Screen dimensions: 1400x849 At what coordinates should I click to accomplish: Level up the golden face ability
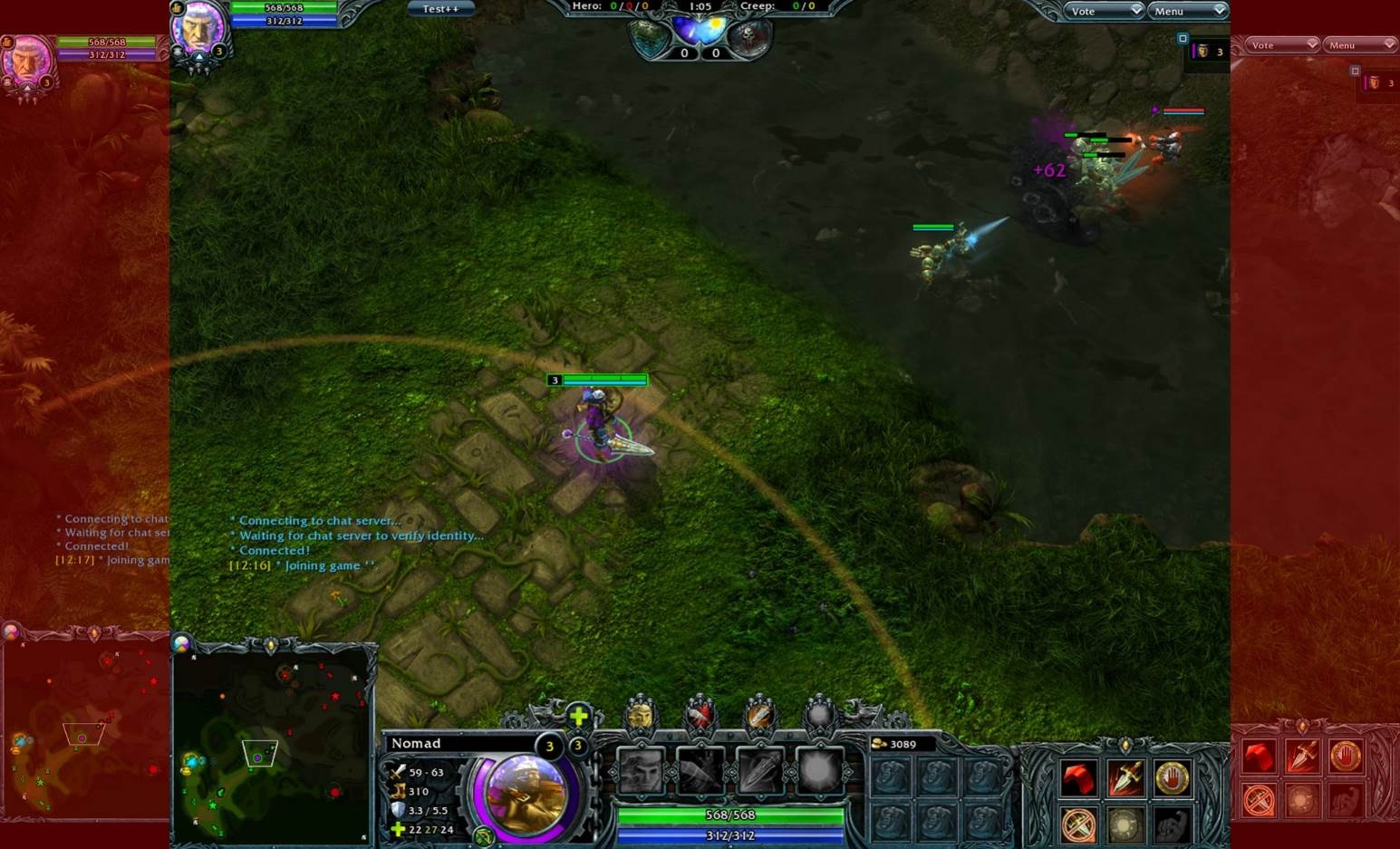pos(640,717)
